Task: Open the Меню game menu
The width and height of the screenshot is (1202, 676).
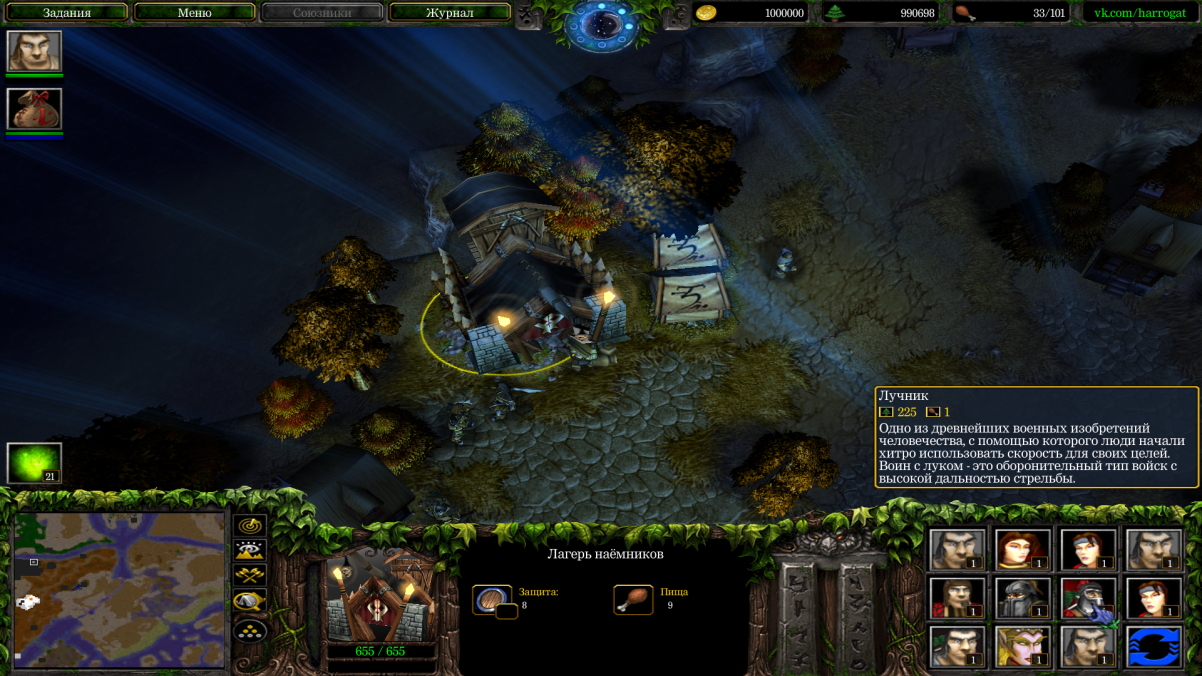Action: [x=194, y=13]
